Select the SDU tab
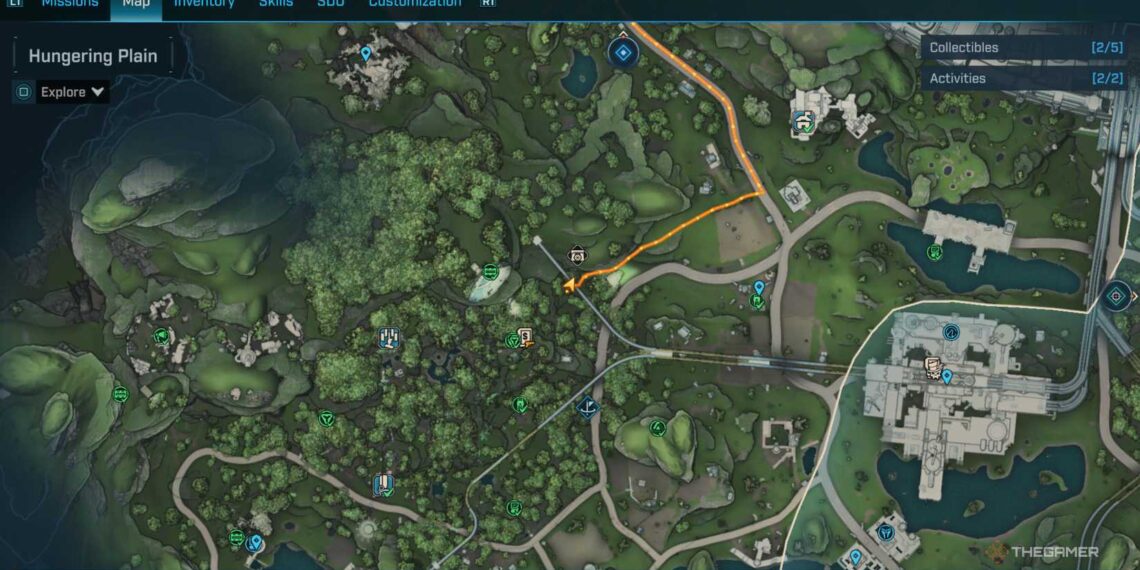 click(331, 4)
